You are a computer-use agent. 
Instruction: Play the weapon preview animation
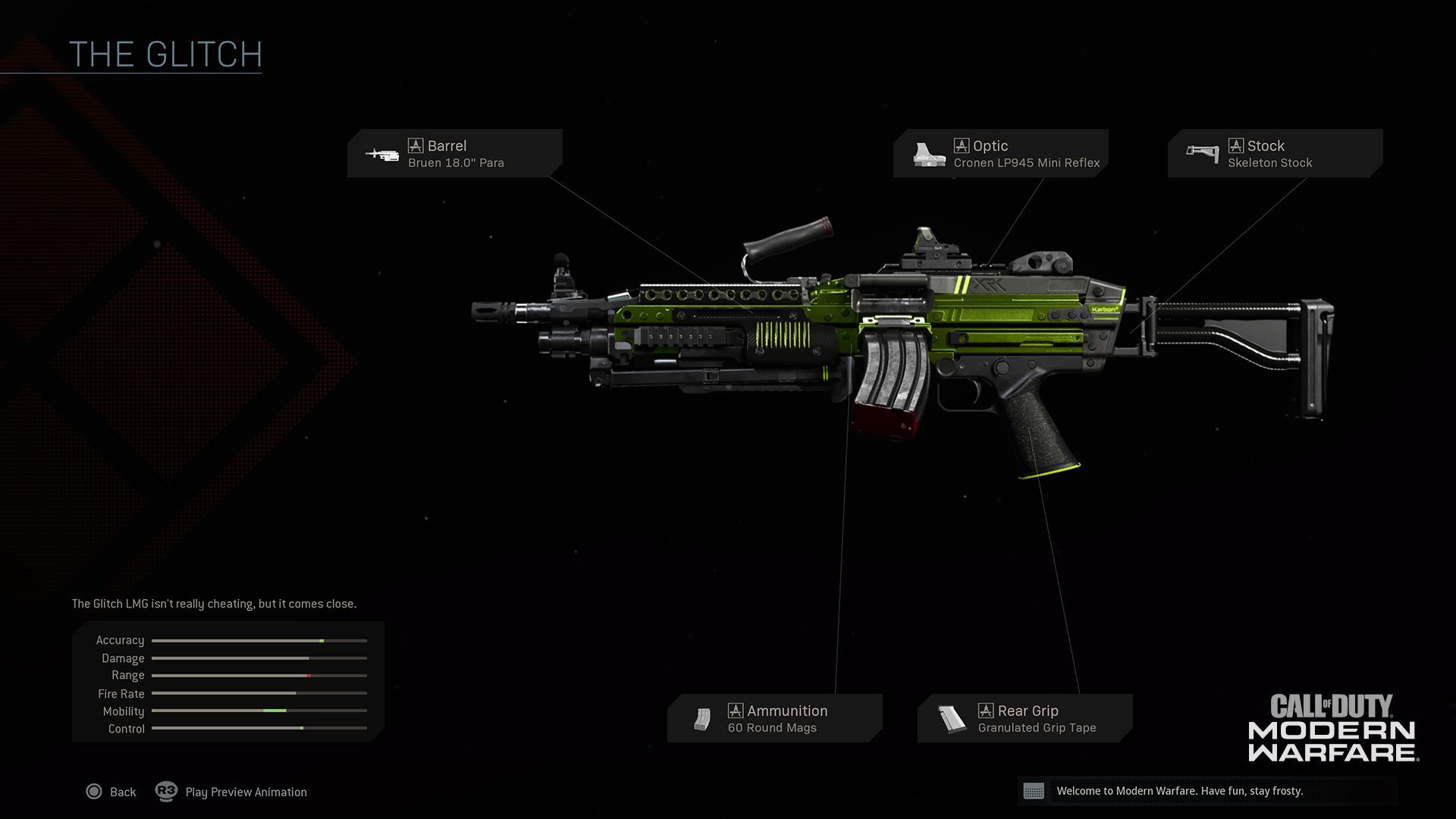(231, 792)
